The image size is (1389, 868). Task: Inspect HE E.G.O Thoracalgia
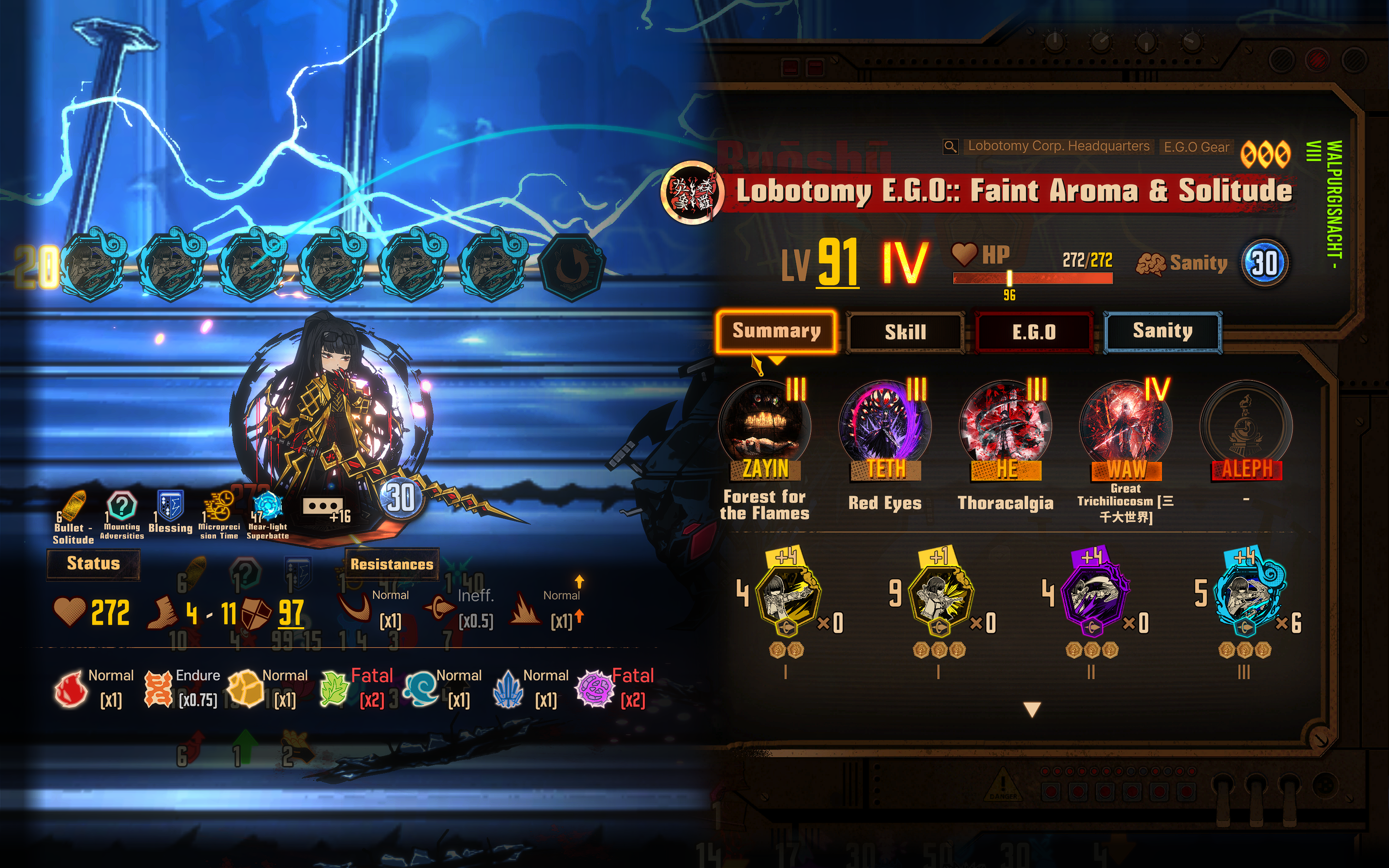pos(1006,427)
